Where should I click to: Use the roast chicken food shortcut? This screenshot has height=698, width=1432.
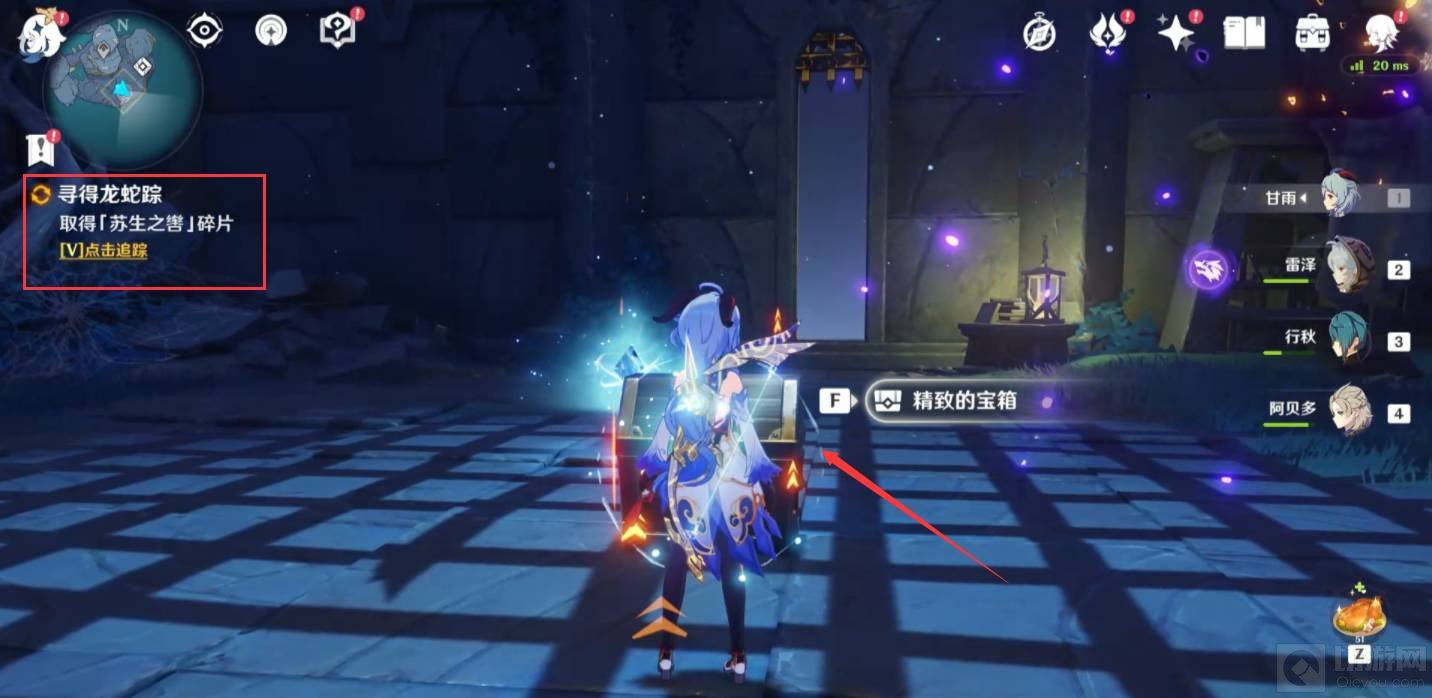pyautogui.click(x=1358, y=615)
